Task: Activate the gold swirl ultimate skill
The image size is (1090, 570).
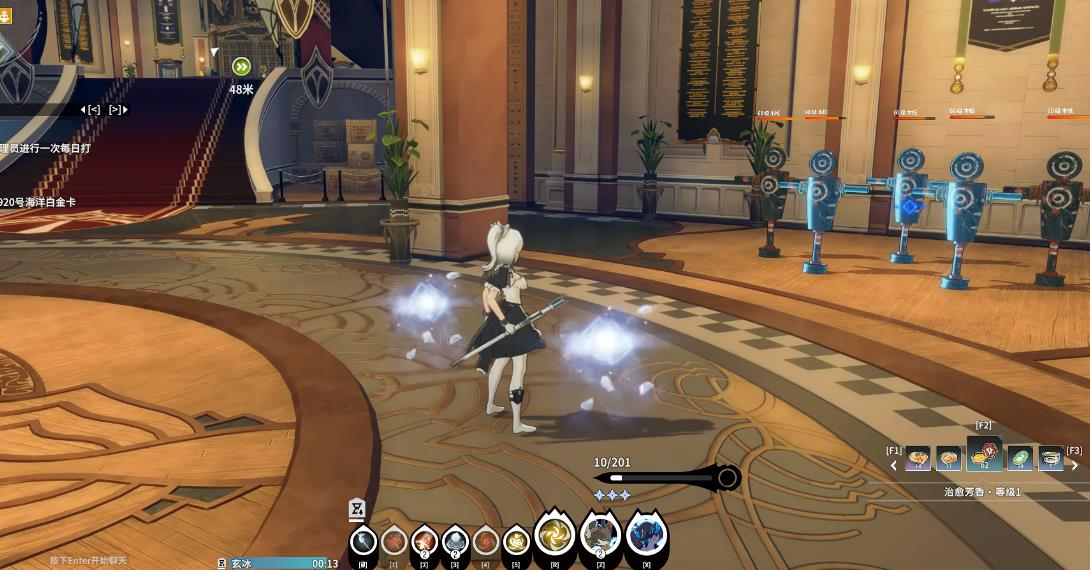Action: (555, 536)
